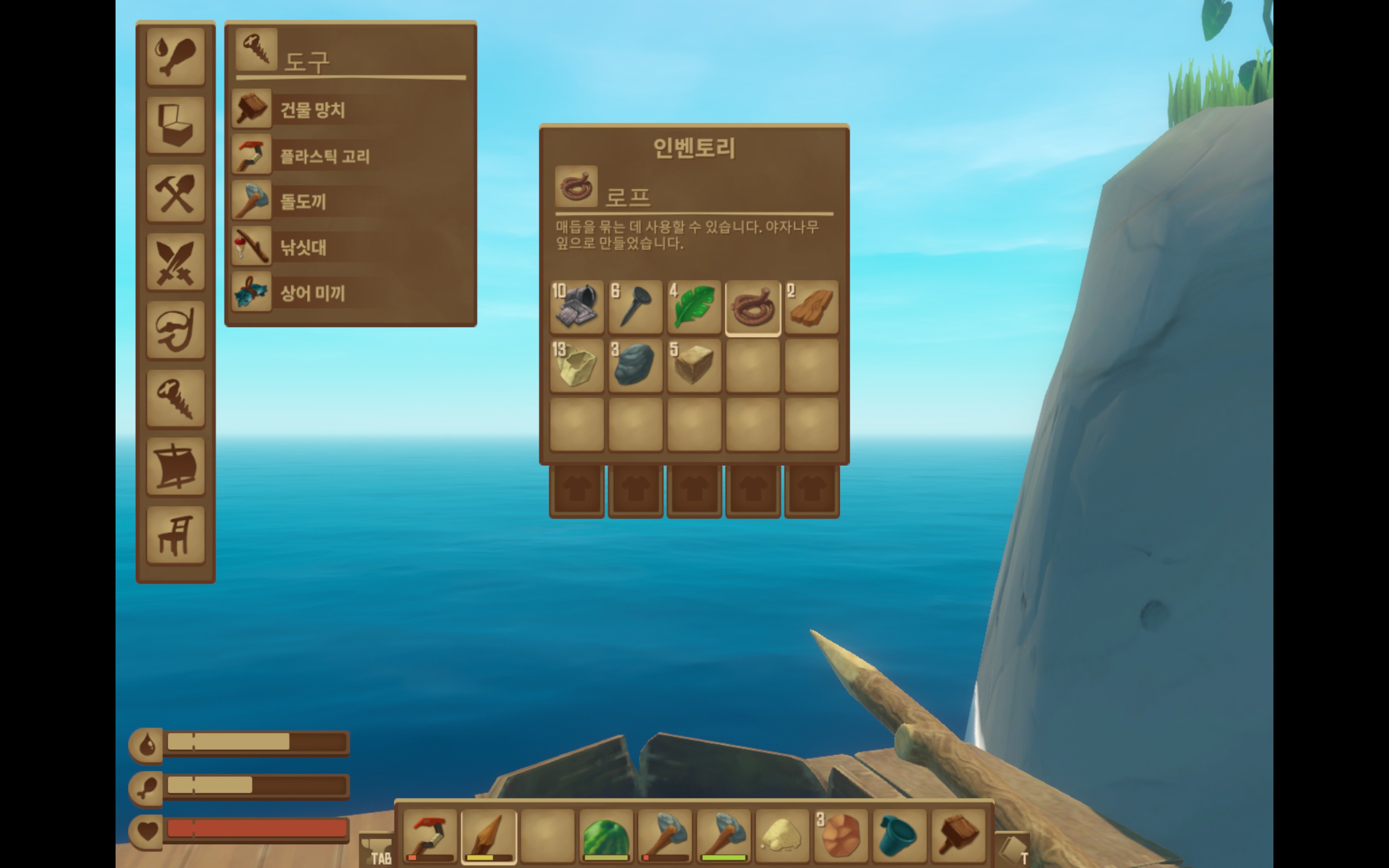Select the grey stone stack

[635, 366]
